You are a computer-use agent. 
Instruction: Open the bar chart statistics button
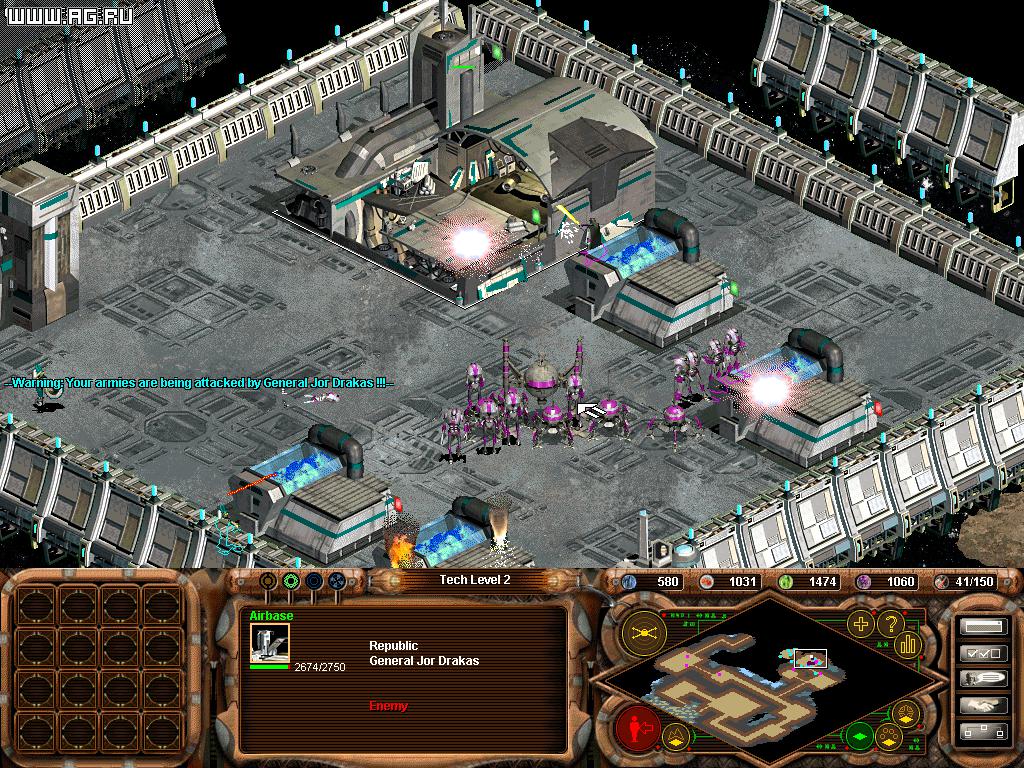[x=909, y=645]
